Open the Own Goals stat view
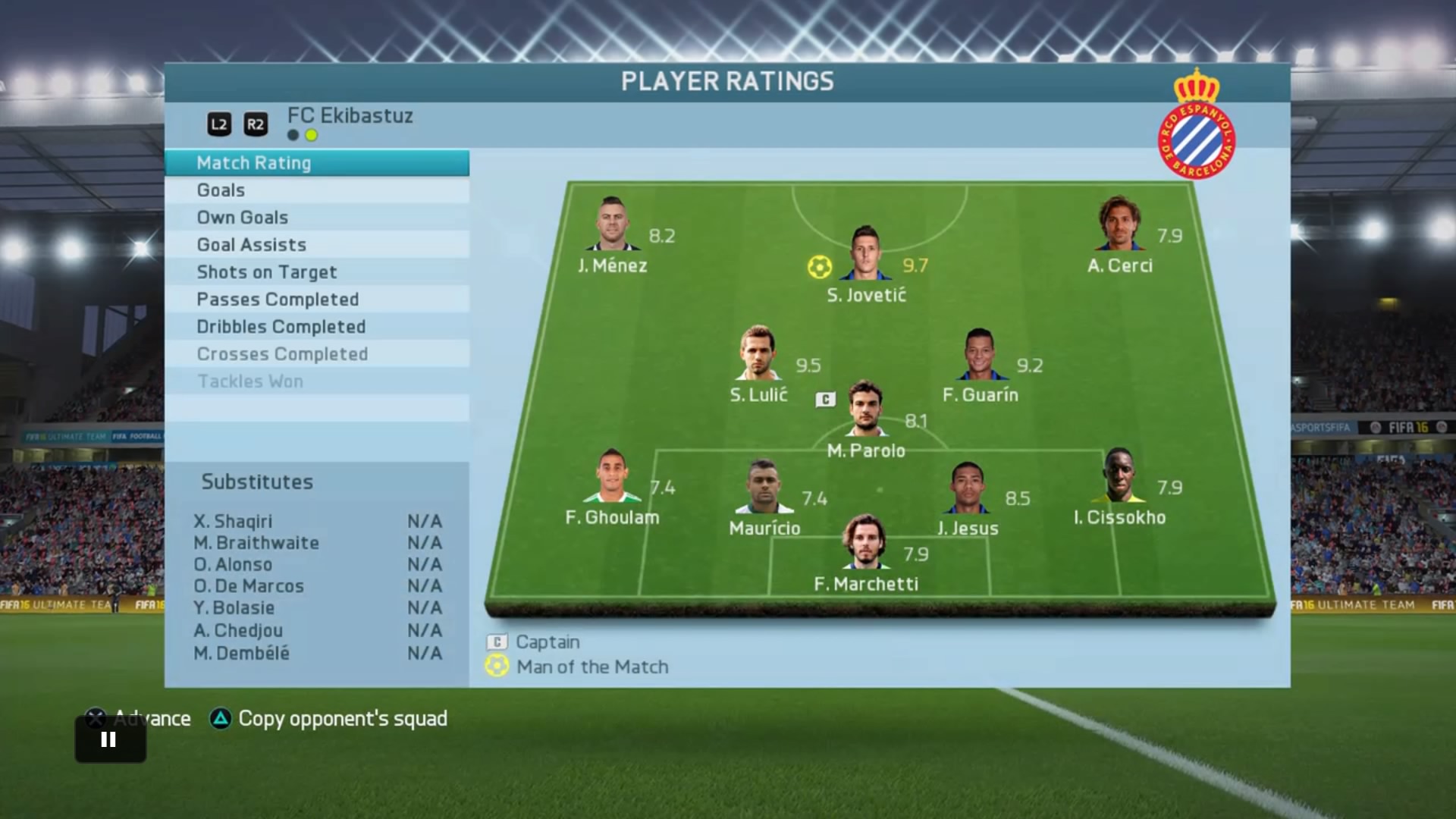This screenshot has width=1456, height=819. 316,218
